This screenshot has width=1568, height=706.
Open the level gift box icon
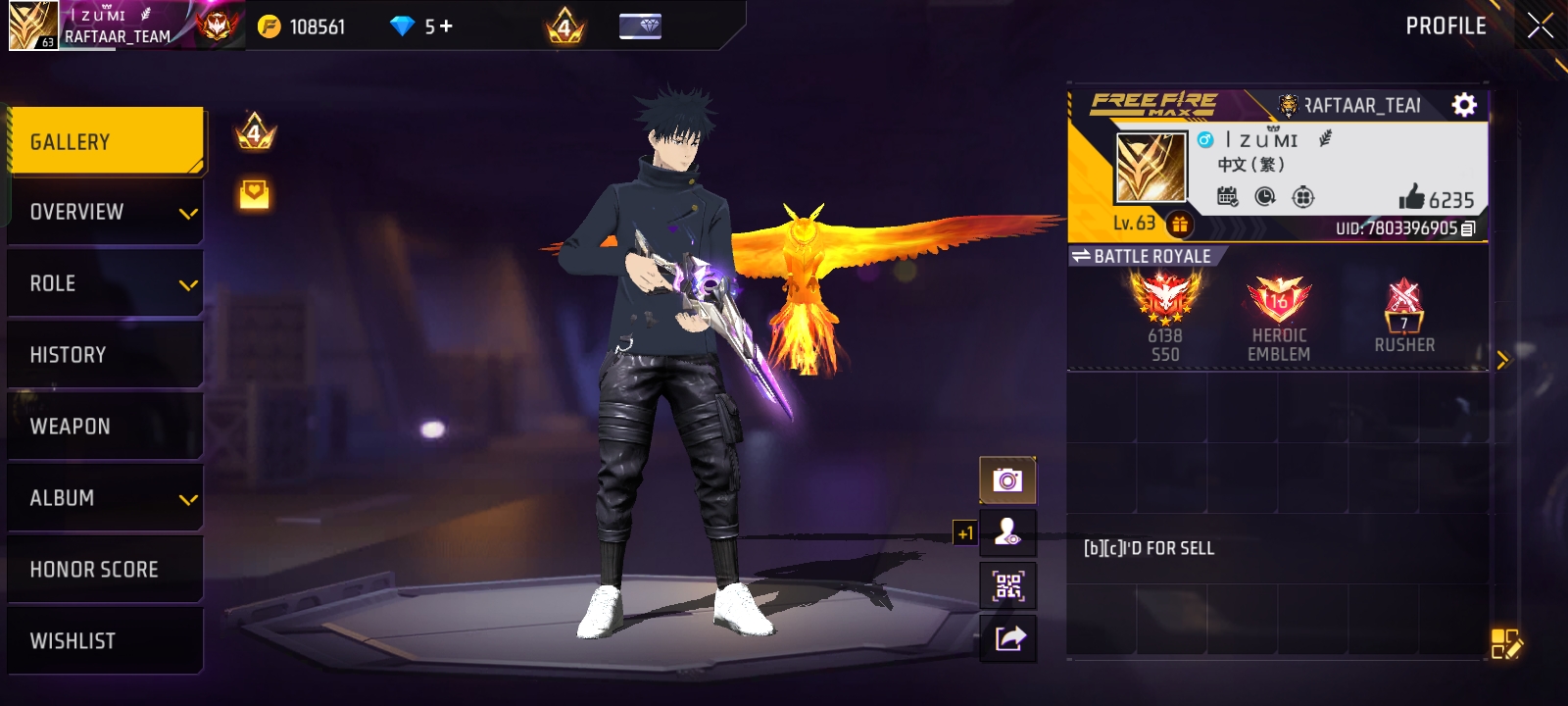(1180, 225)
